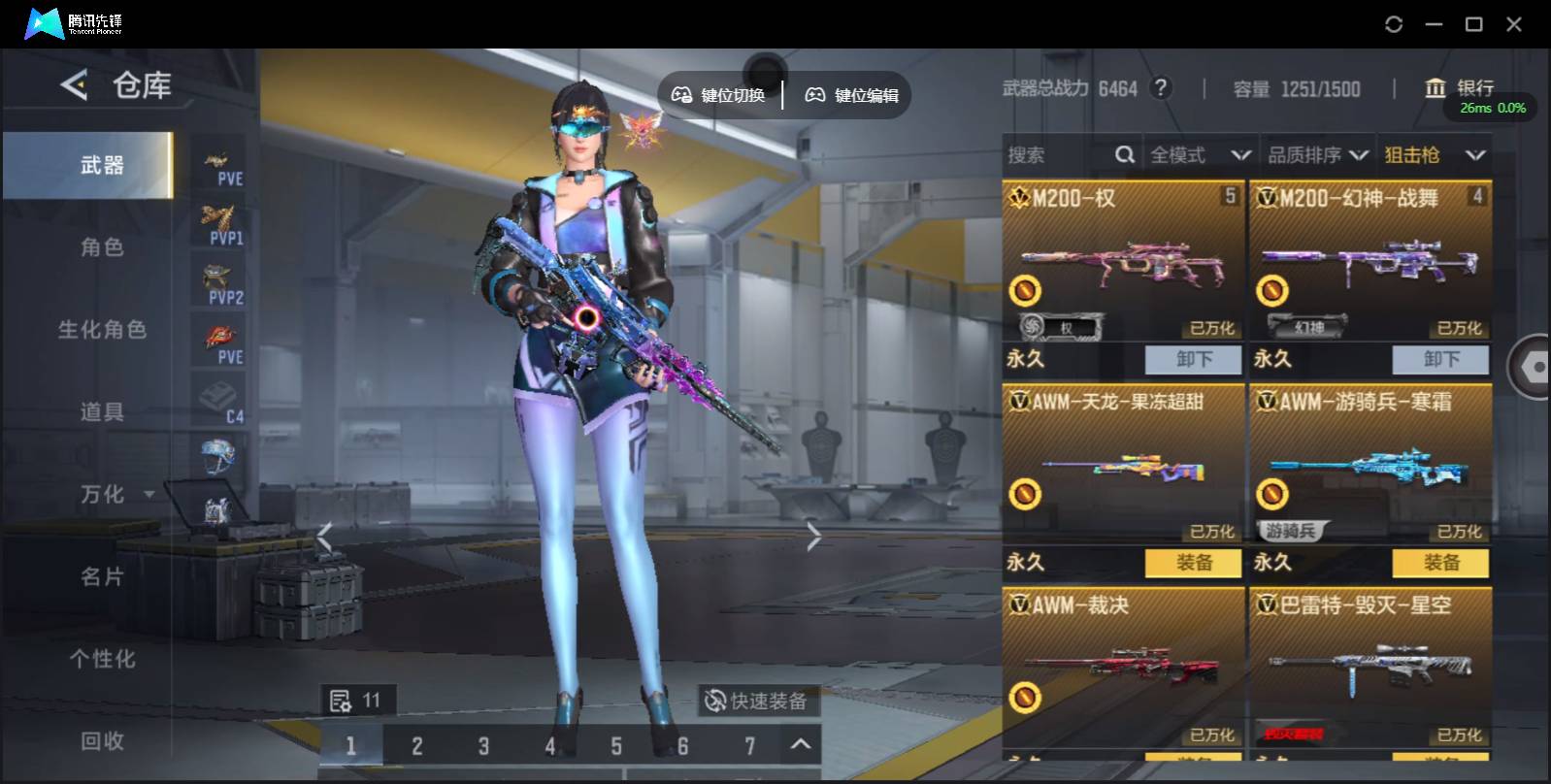Open the 名片 category tab
1551x784 pixels.
(102, 577)
